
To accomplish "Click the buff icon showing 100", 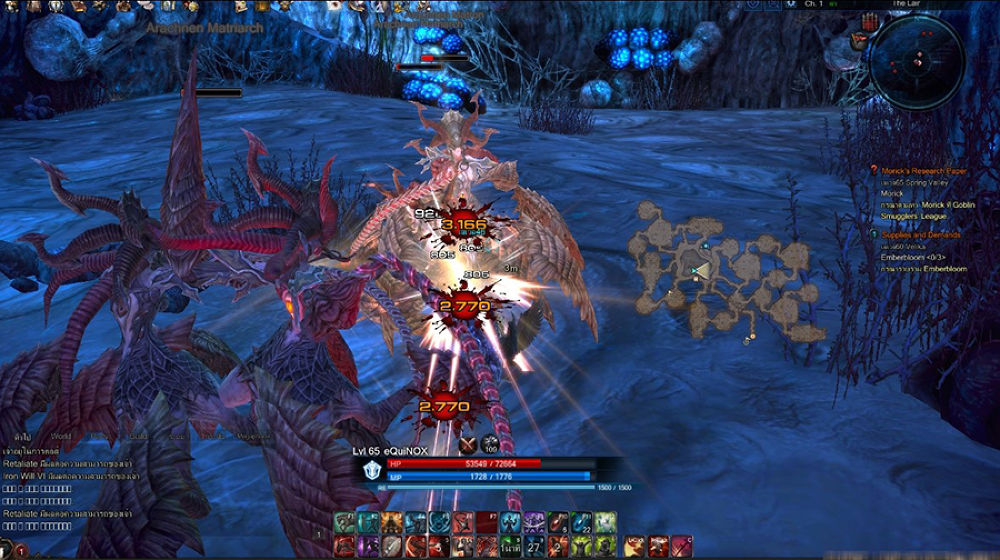I will coord(490,445).
